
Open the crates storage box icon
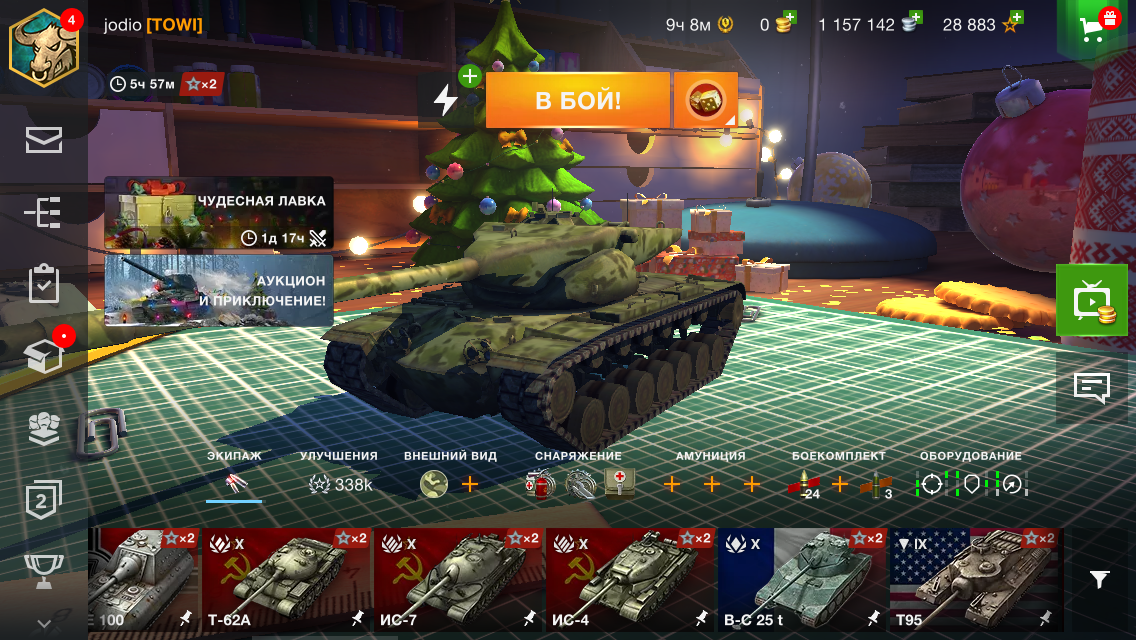[x=44, y=356]
